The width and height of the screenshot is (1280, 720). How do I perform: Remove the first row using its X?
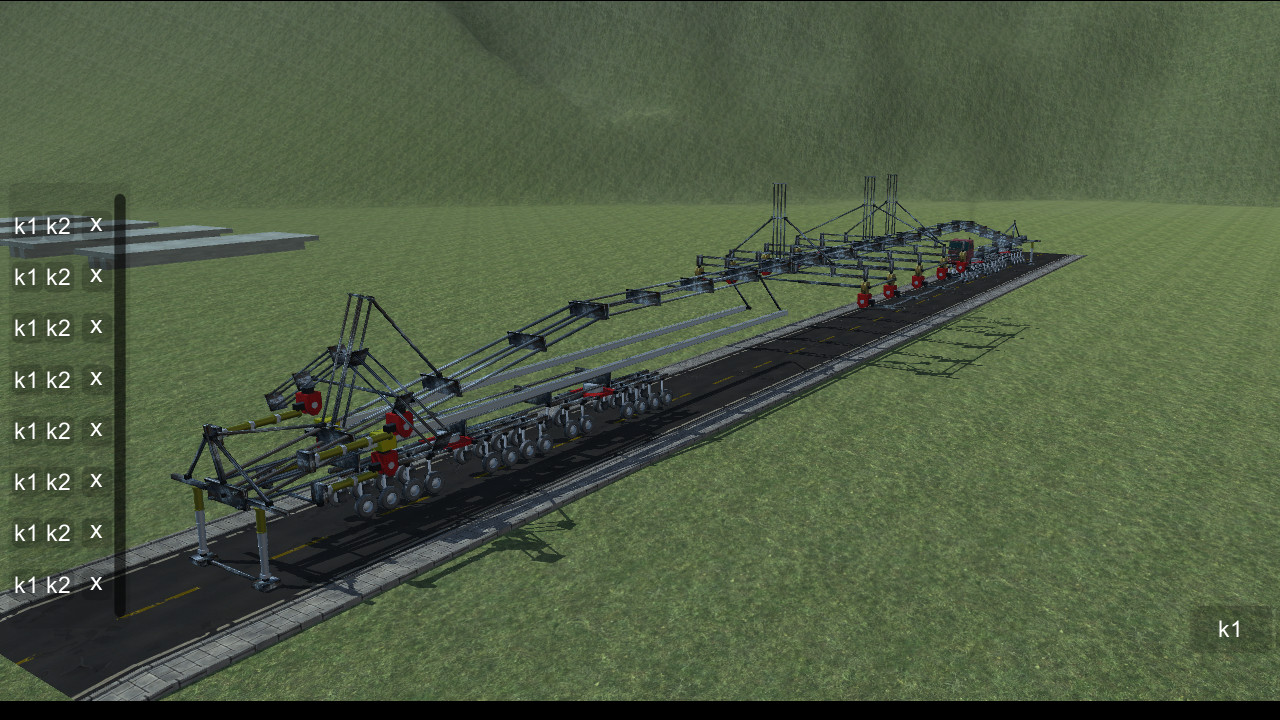click(95, 225)
